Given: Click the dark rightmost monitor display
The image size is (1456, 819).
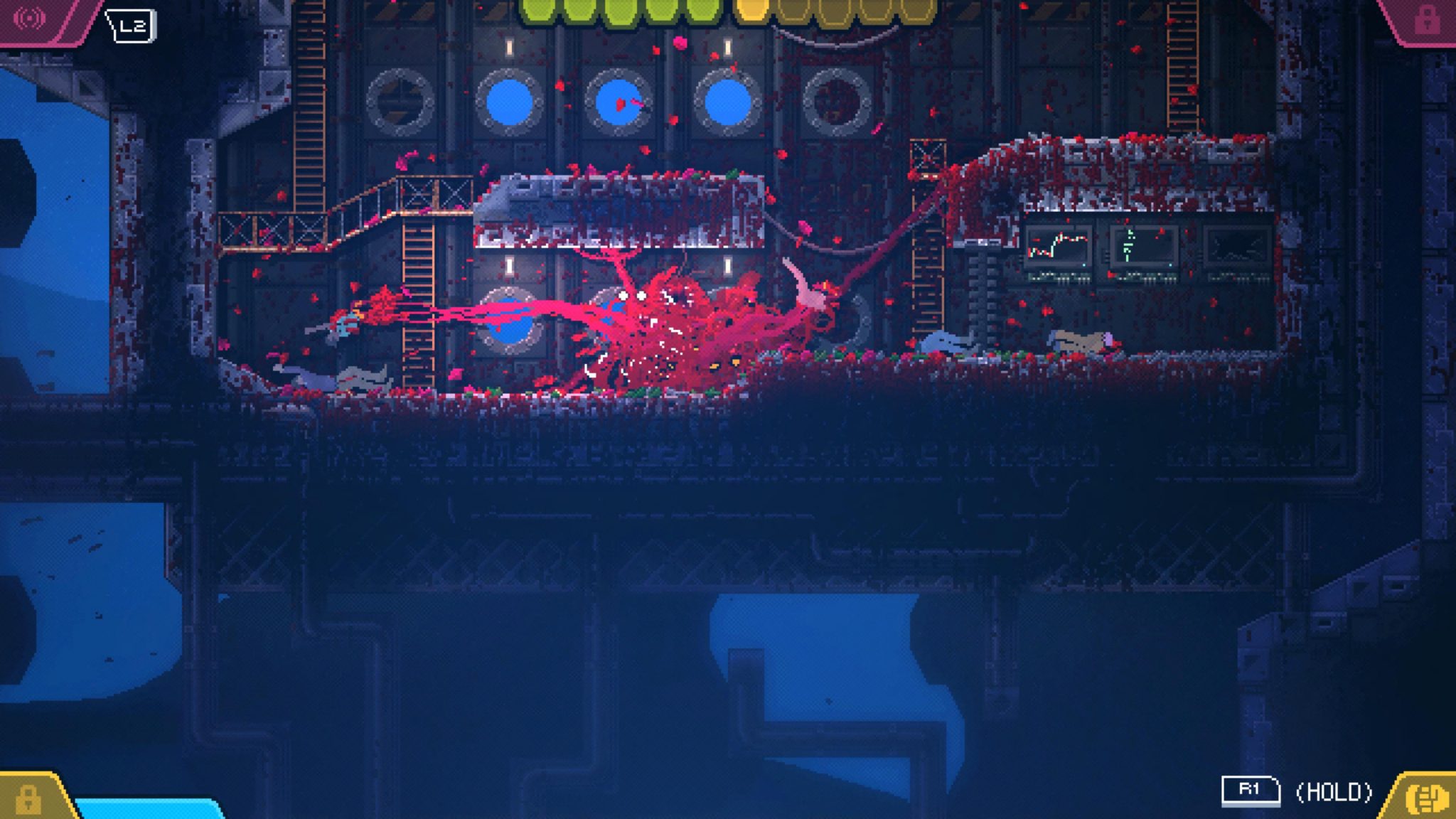Looking at the screenshot, I should 1237,249.
